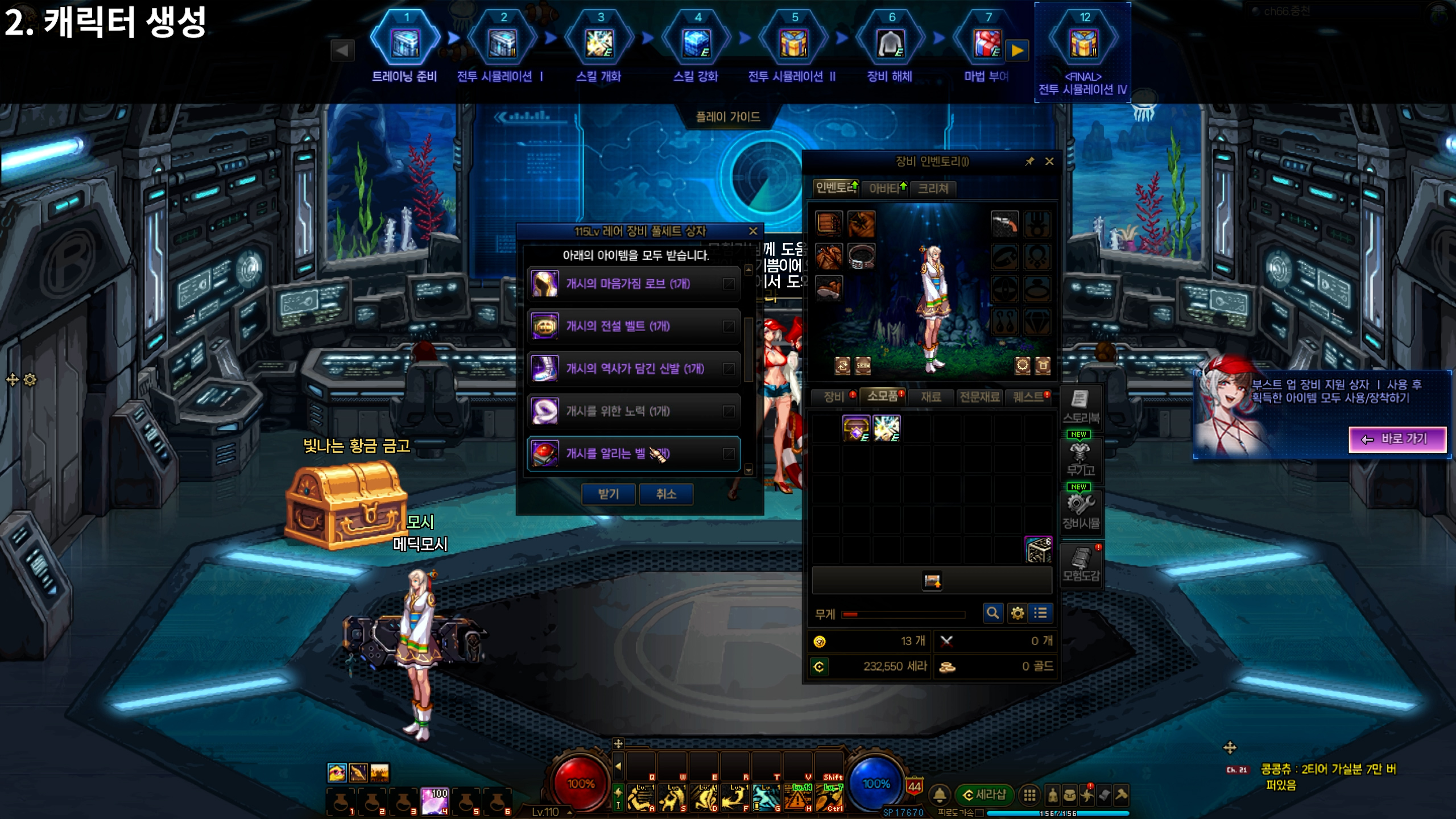Close the 115Lv 레어 장비 풀세트 상자 window

(x=753, y=231)
